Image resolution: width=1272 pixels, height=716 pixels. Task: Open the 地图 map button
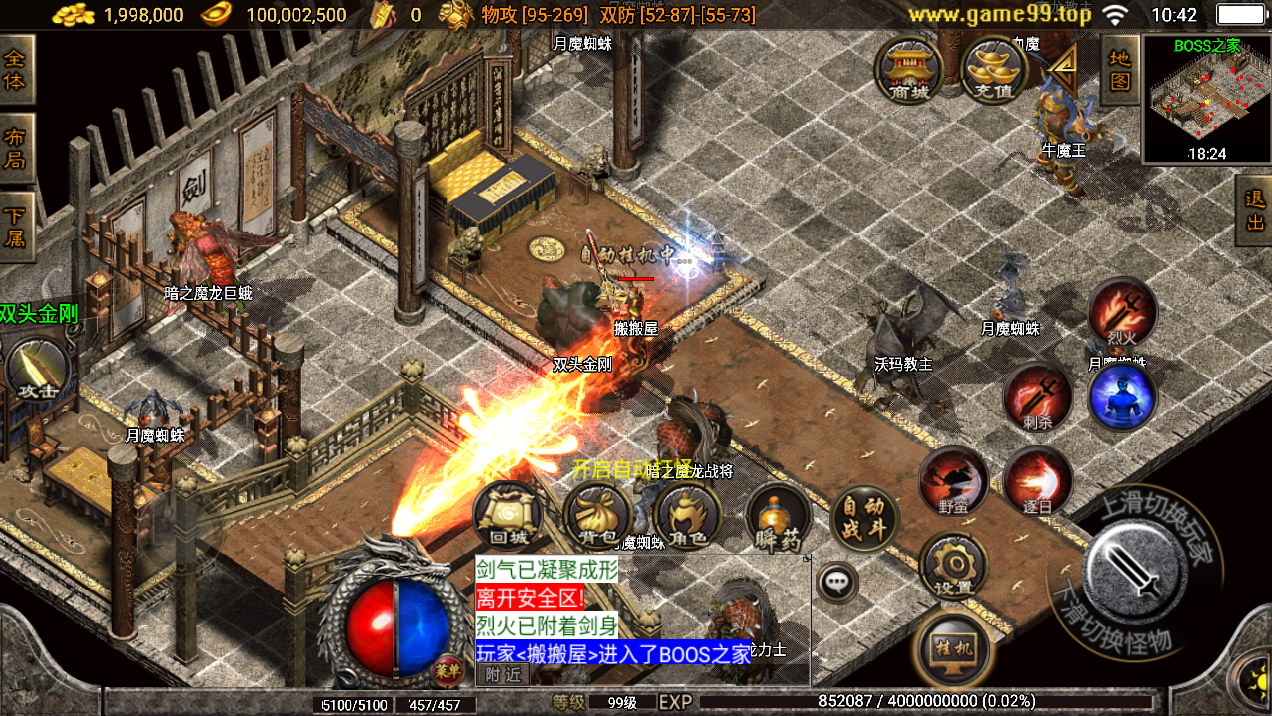pos(1119,70)
